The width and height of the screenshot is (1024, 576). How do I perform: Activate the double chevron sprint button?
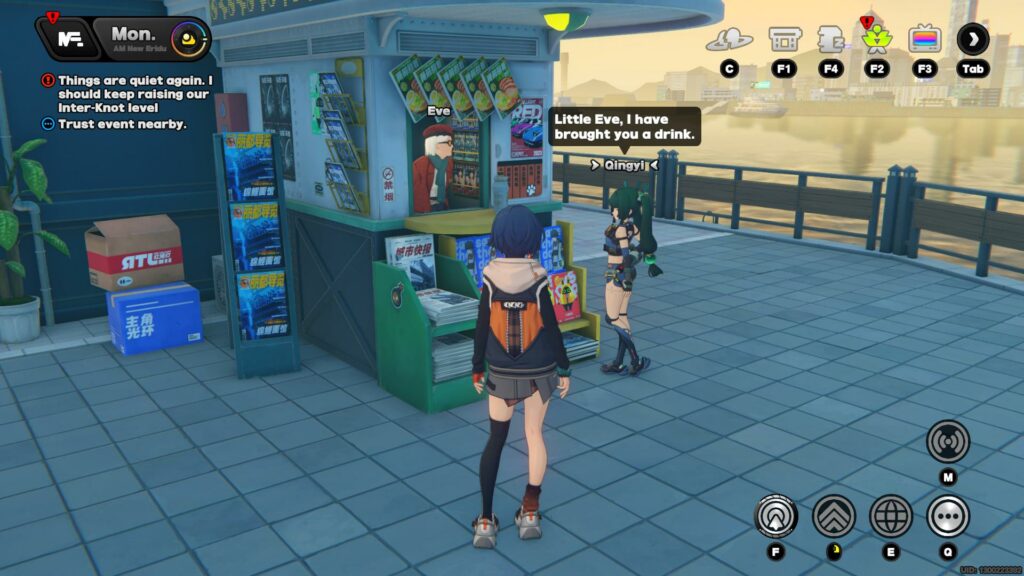click(x=833, y=516)
